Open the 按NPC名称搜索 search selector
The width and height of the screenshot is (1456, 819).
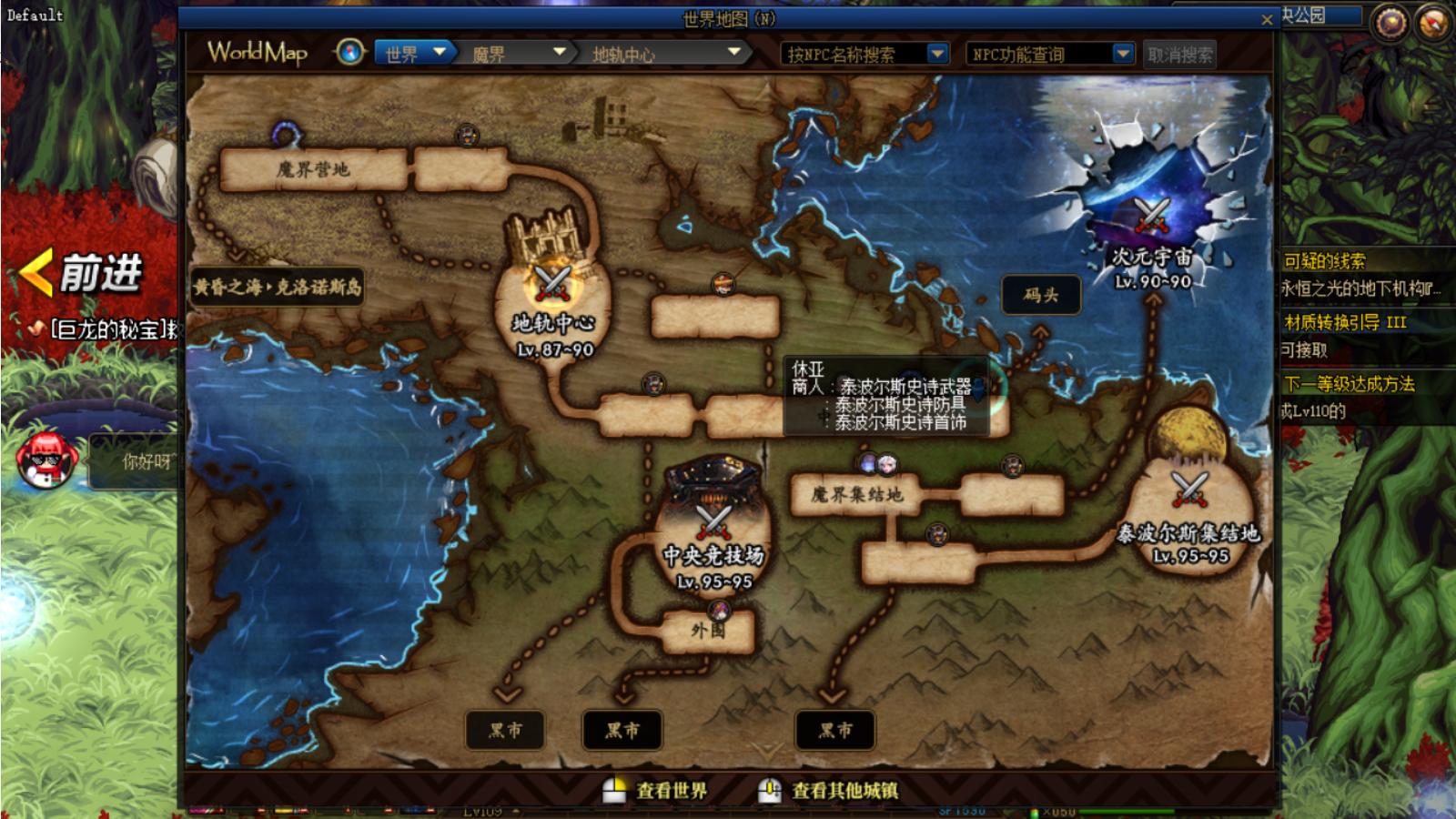tap(860, 53)
